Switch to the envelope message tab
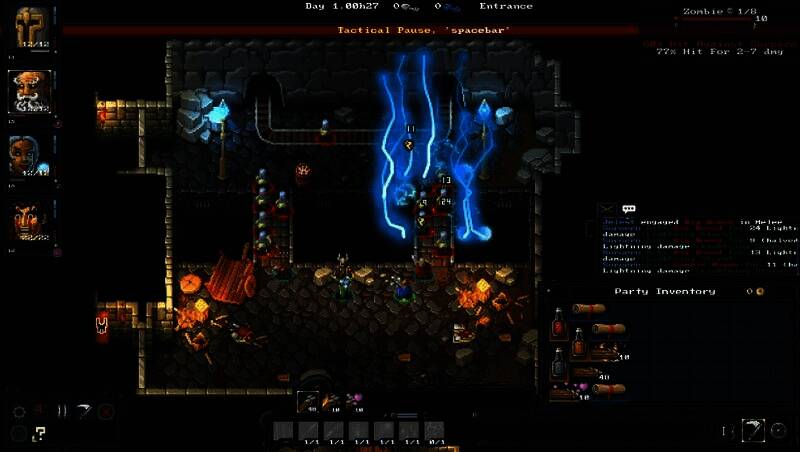The width and height of the screenshot is (800, 452). pyautogui.click(x=606, y=209)
